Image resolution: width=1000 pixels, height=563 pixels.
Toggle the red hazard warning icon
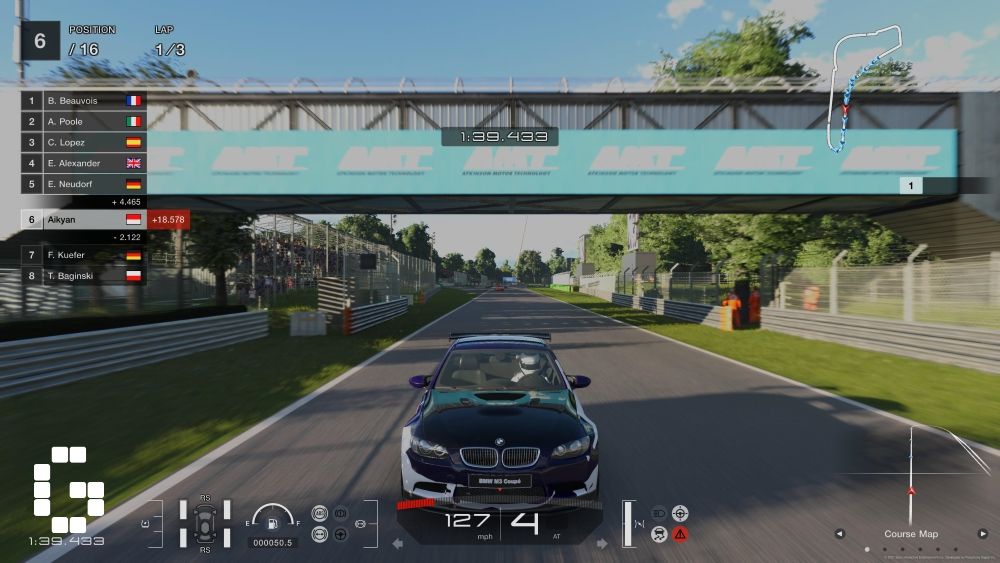(x=680, y=534)
